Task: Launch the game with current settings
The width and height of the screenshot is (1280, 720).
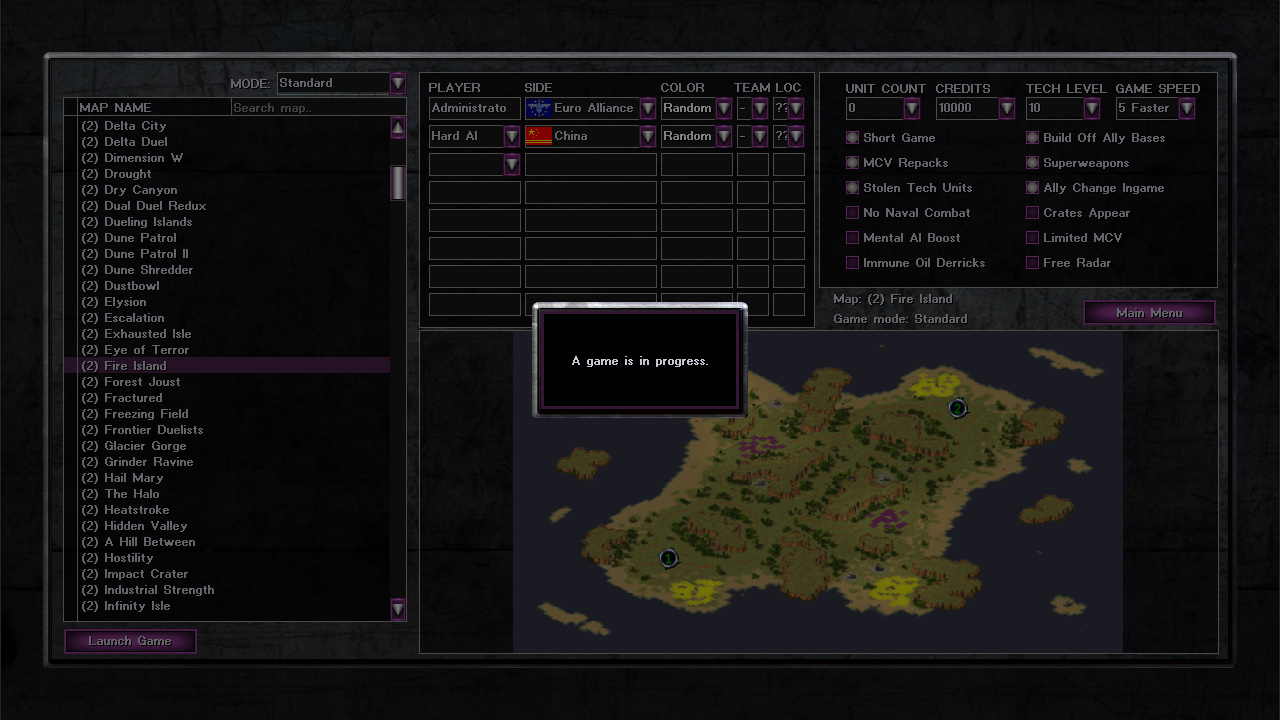Action: [x=130, y=641]
